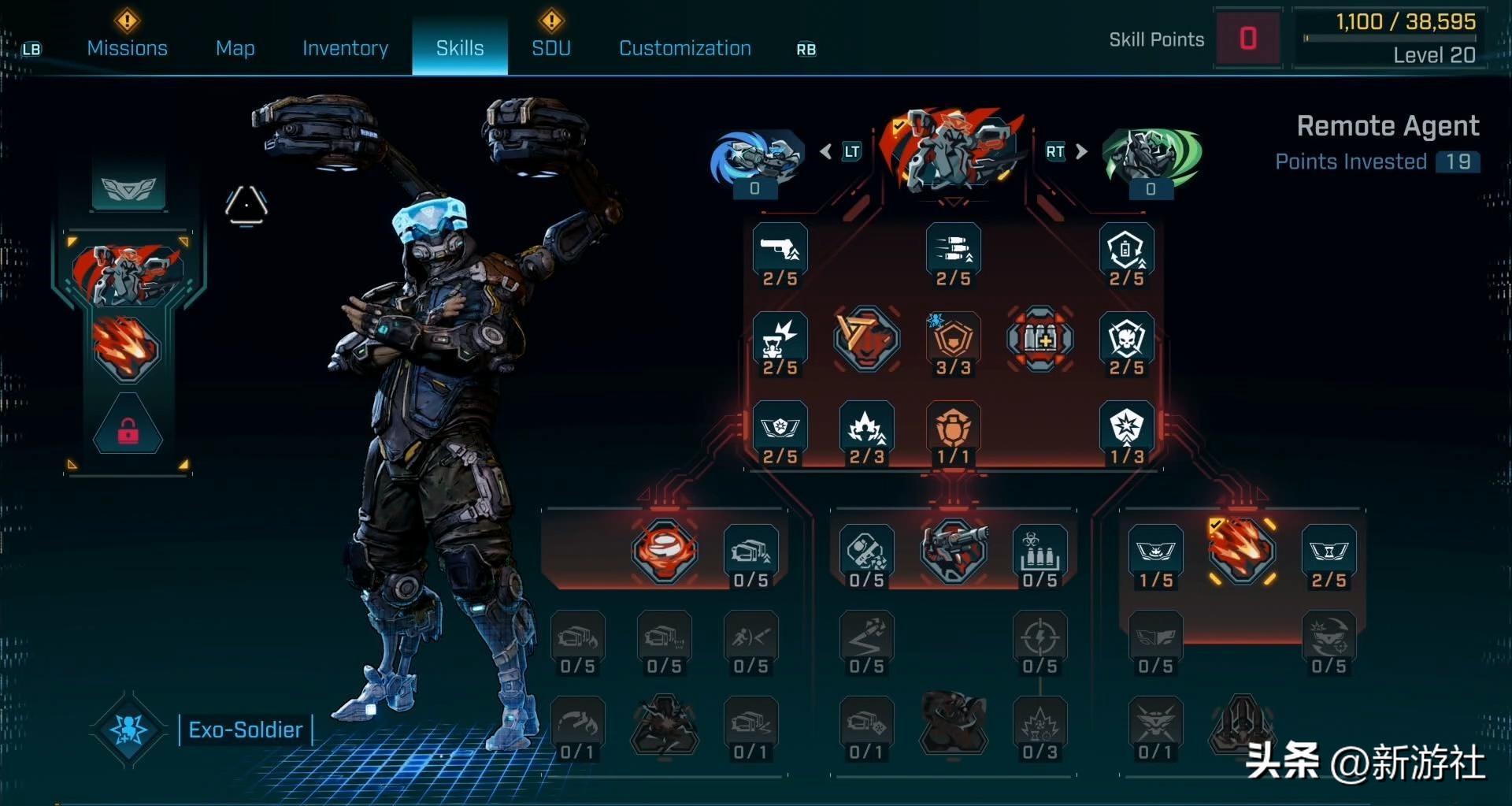Click the locked slot with red padlock

[x=128, y=430]
